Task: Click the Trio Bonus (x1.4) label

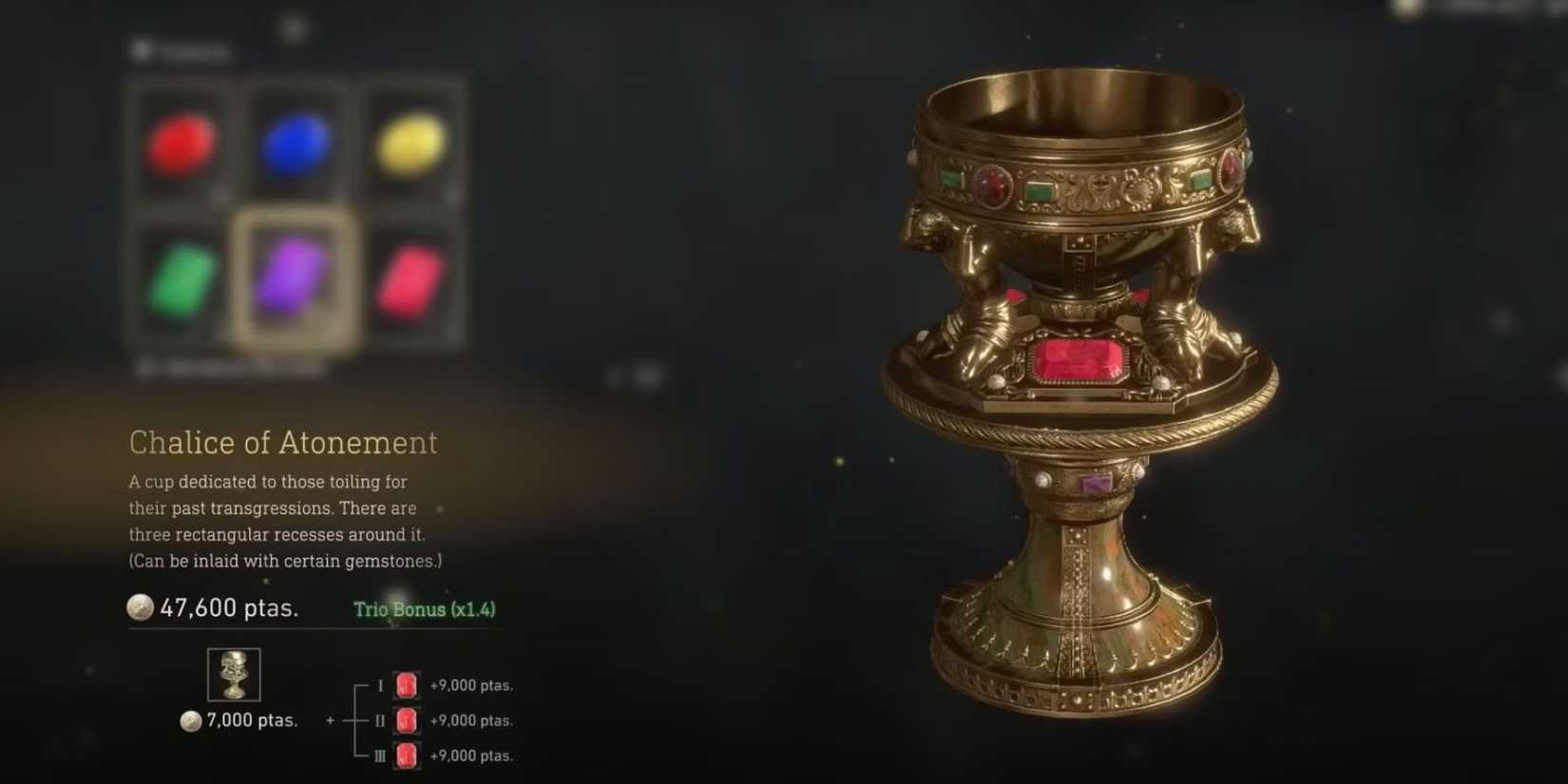Action: click(424, 609)
